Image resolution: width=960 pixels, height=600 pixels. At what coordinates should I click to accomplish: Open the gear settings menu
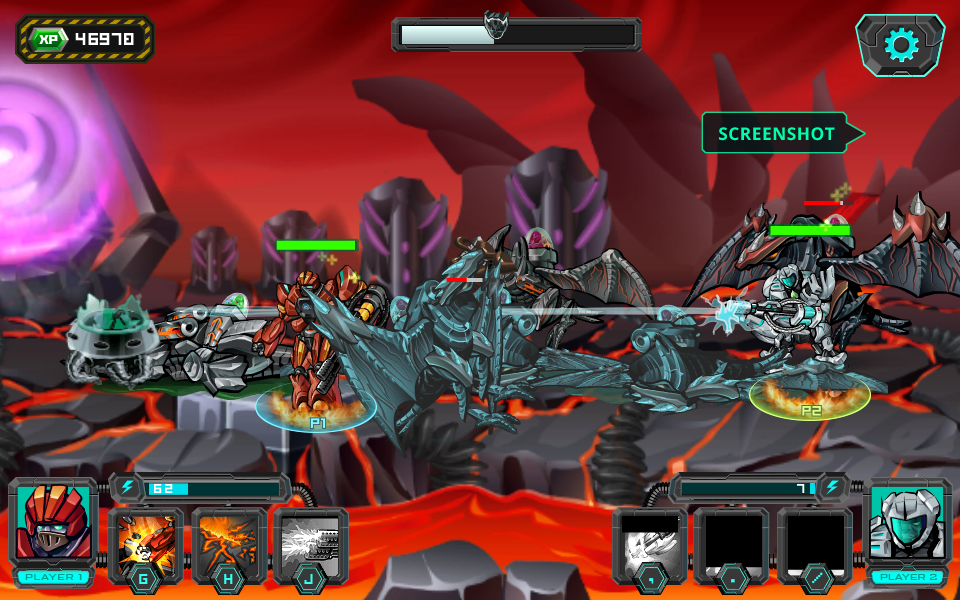click(x=901, y=45)
